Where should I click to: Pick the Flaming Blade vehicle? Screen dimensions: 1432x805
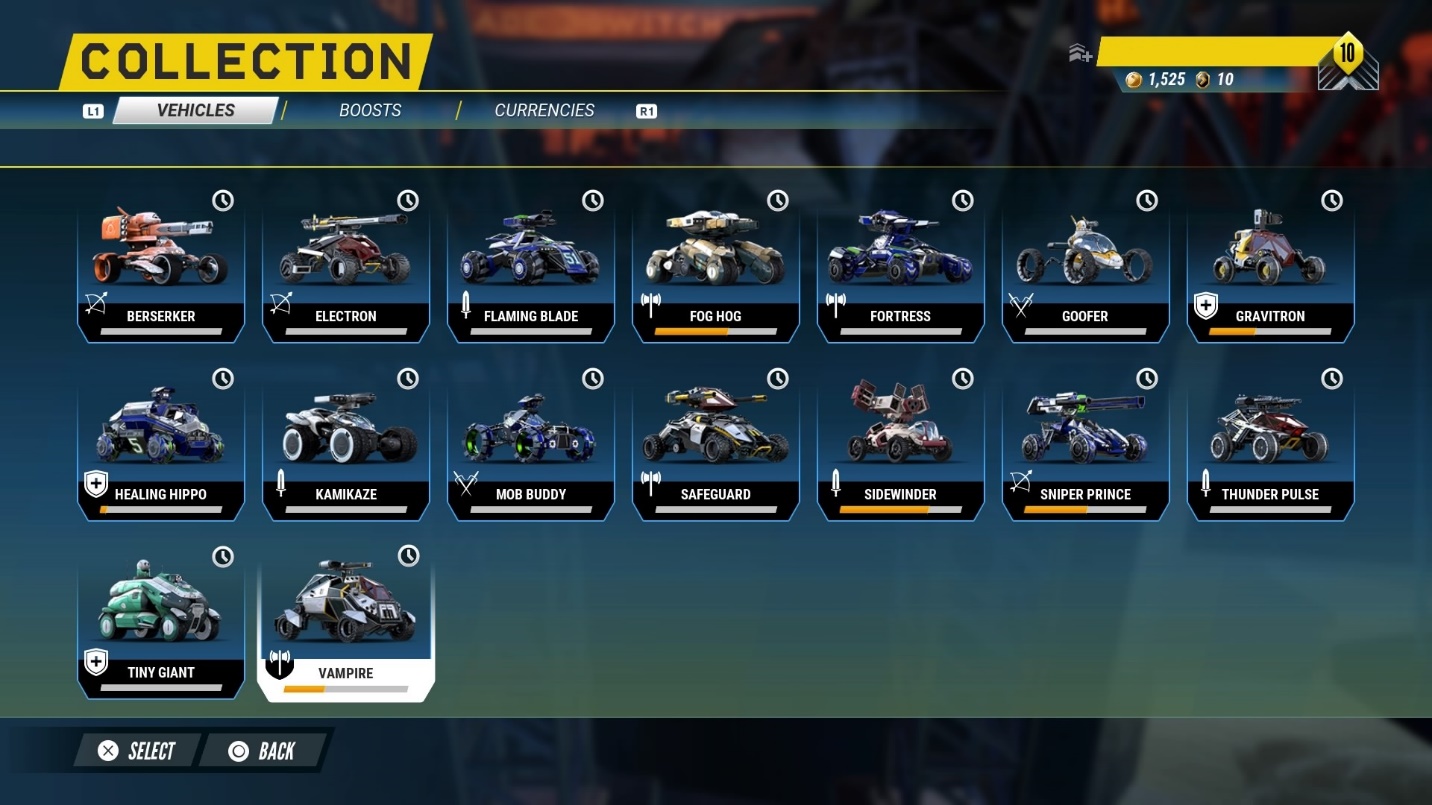[531, 265]
